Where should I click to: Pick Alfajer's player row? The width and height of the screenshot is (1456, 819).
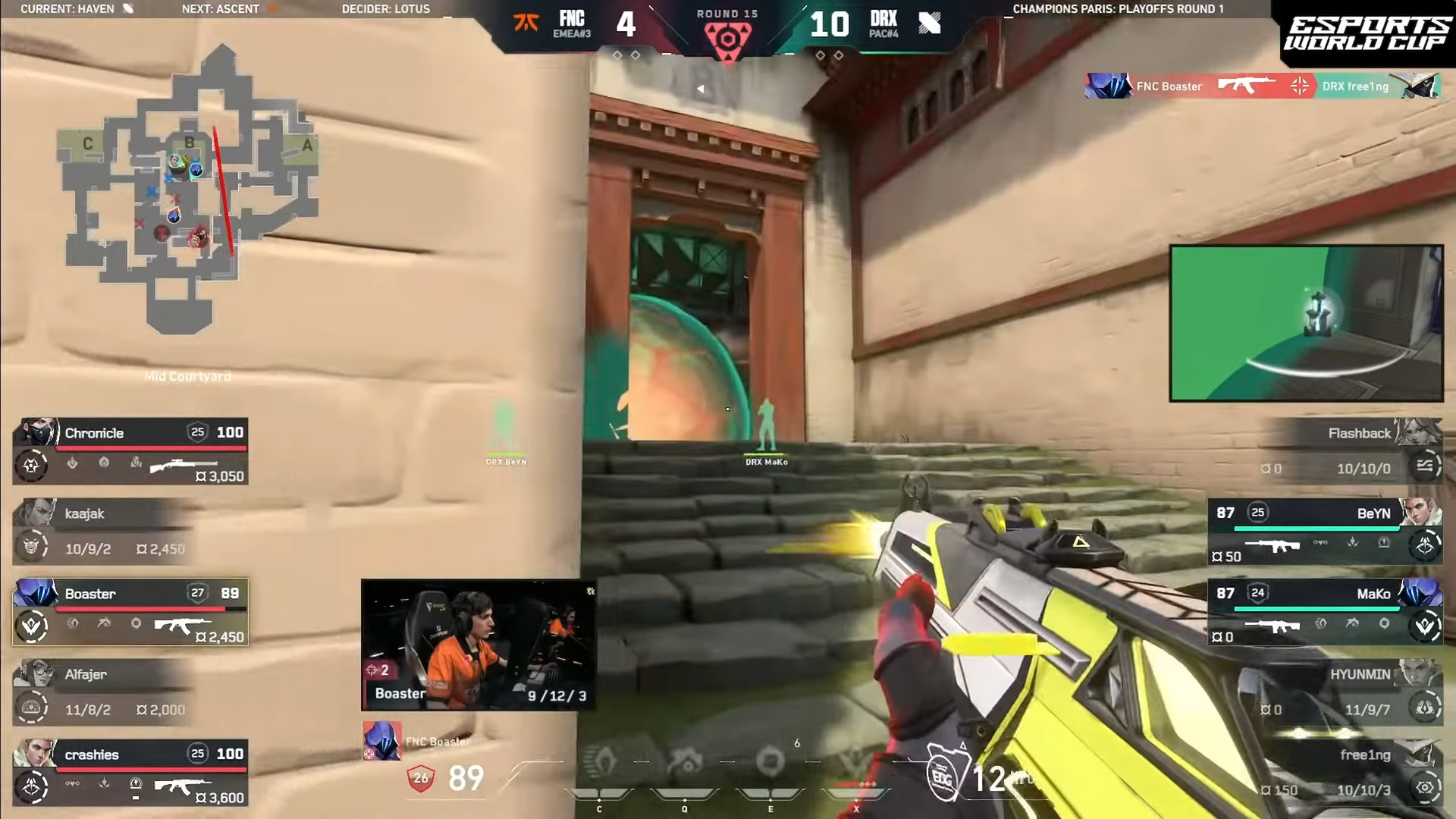(x=102, y=692)
